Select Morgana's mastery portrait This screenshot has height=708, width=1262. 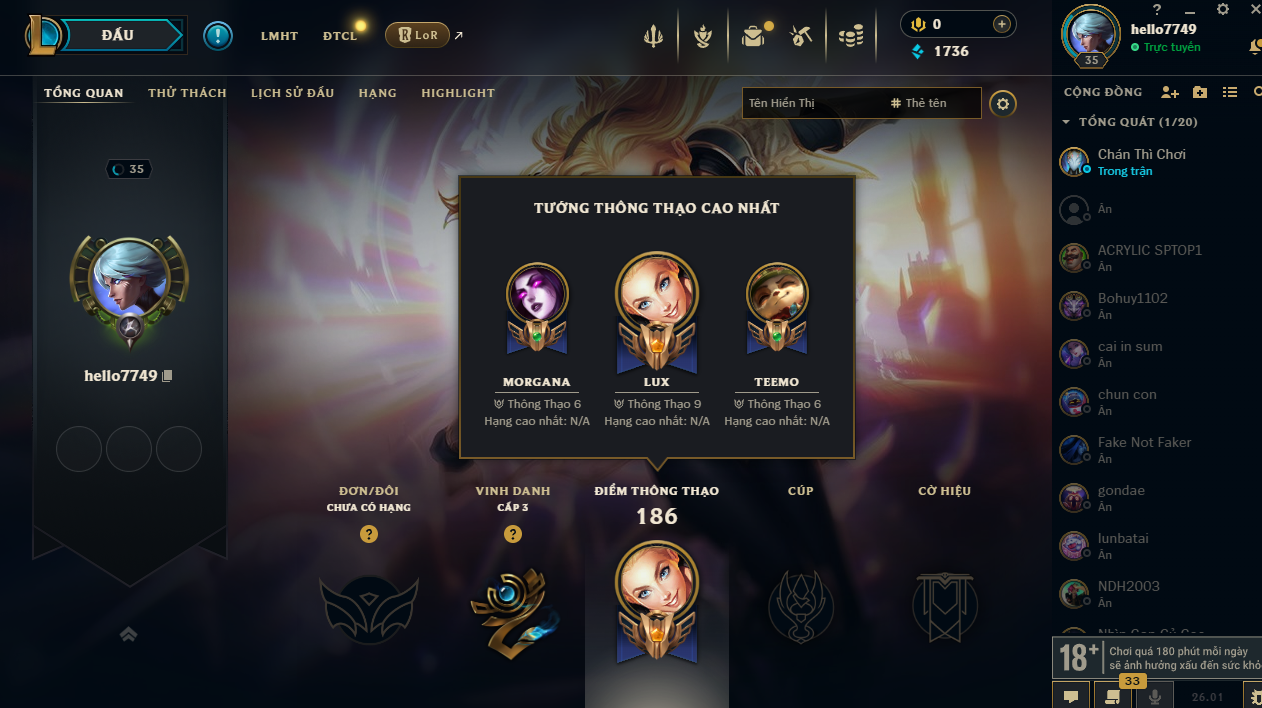click(x=537, y=294)
